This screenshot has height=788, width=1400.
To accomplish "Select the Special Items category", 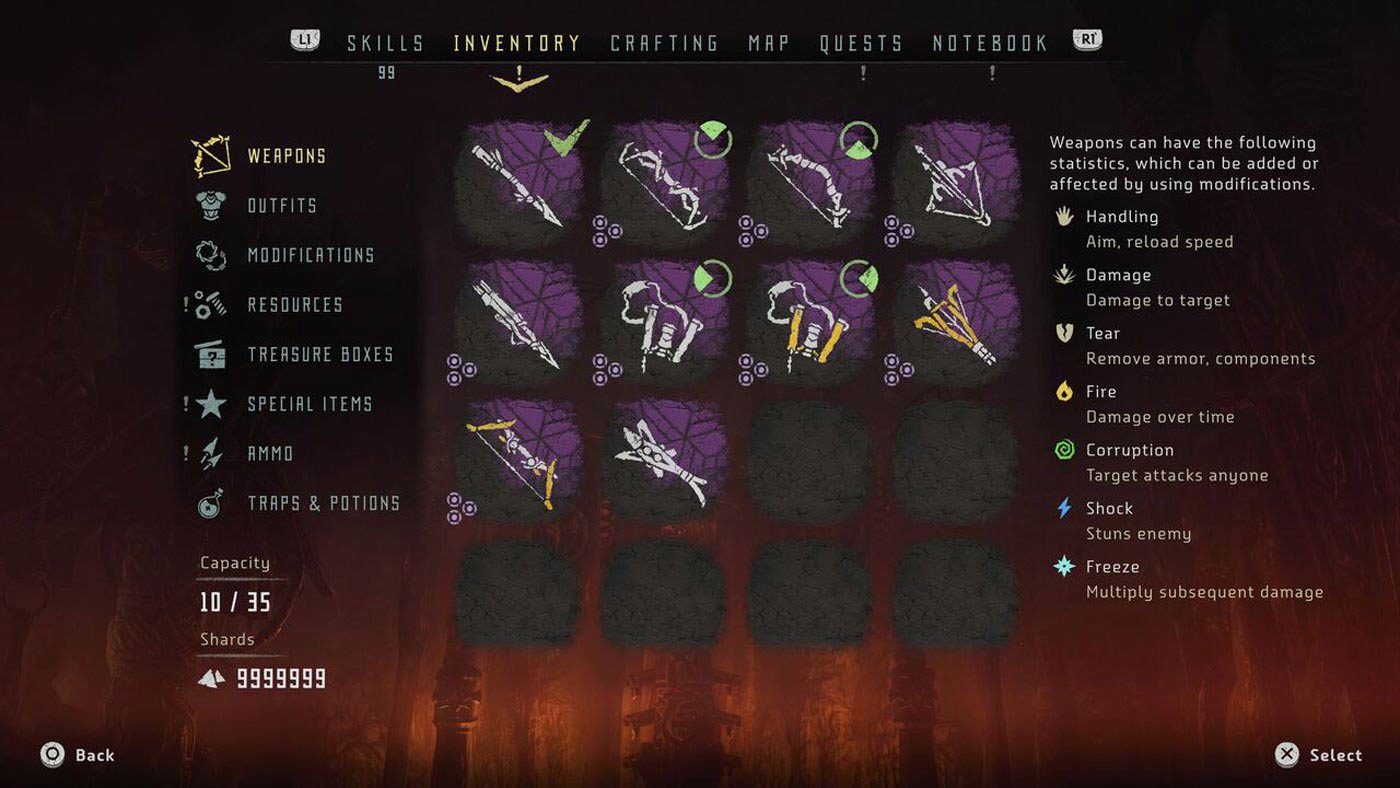I will [309, 404].
